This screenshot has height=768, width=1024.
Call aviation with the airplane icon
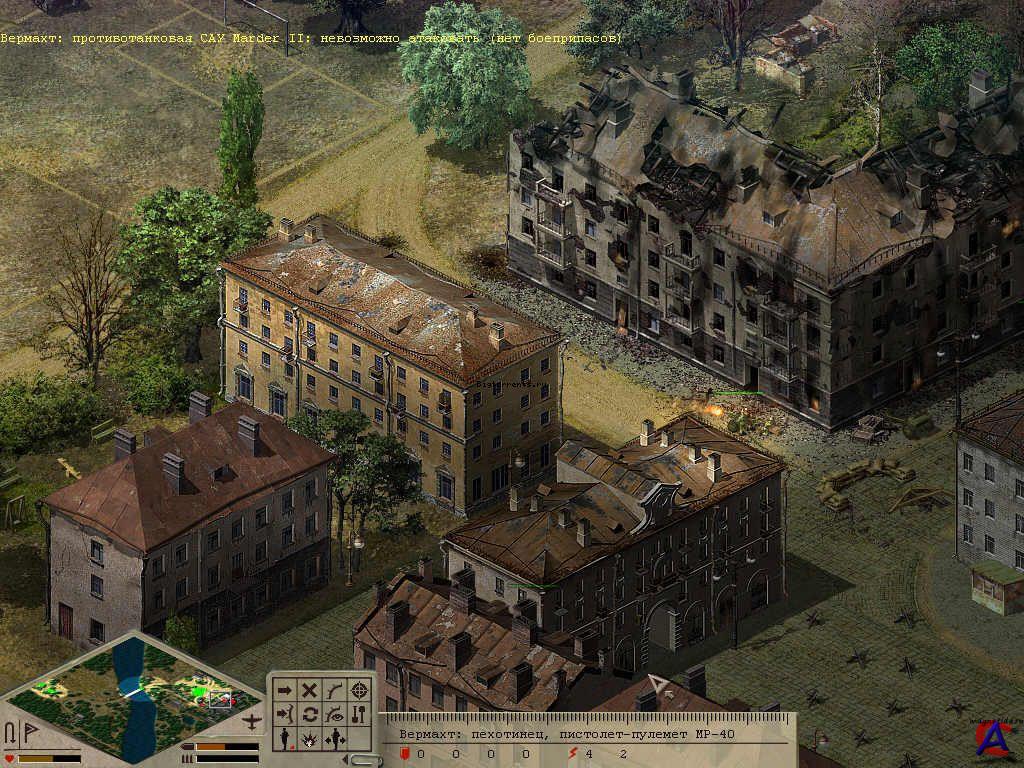pyautogui.click(x=254, y=722)
